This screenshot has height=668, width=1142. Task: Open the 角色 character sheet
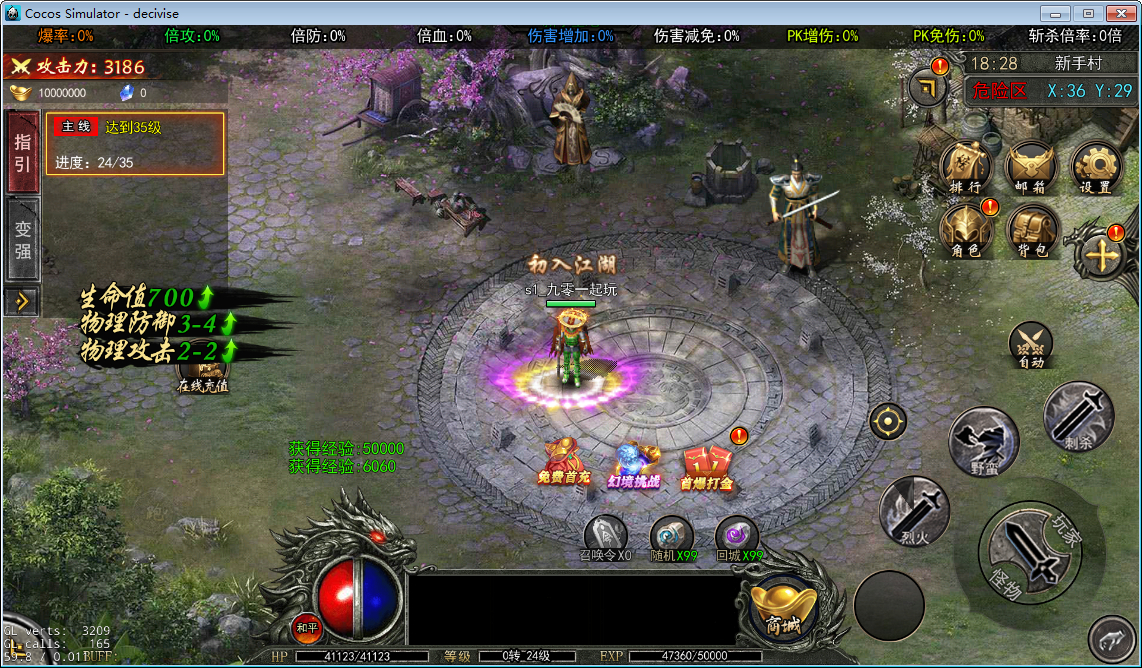(965, 230)
